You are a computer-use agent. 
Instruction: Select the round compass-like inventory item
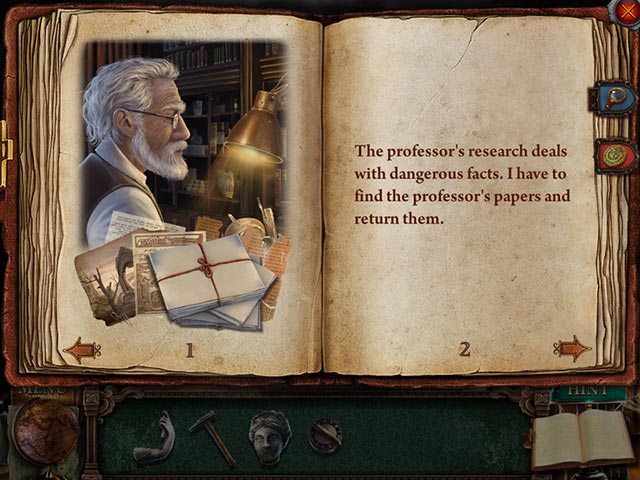pyautogui.click(x=324, y=435)
